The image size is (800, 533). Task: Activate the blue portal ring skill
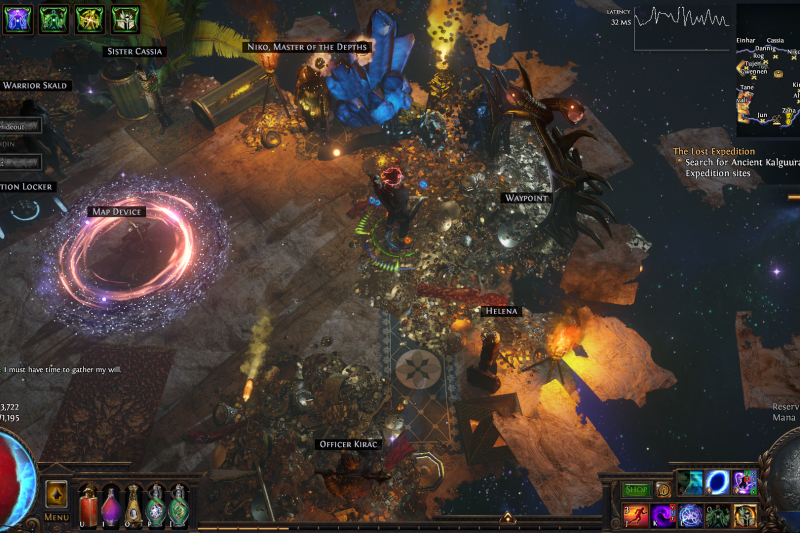pyautogui.click(x=717, y=483)
